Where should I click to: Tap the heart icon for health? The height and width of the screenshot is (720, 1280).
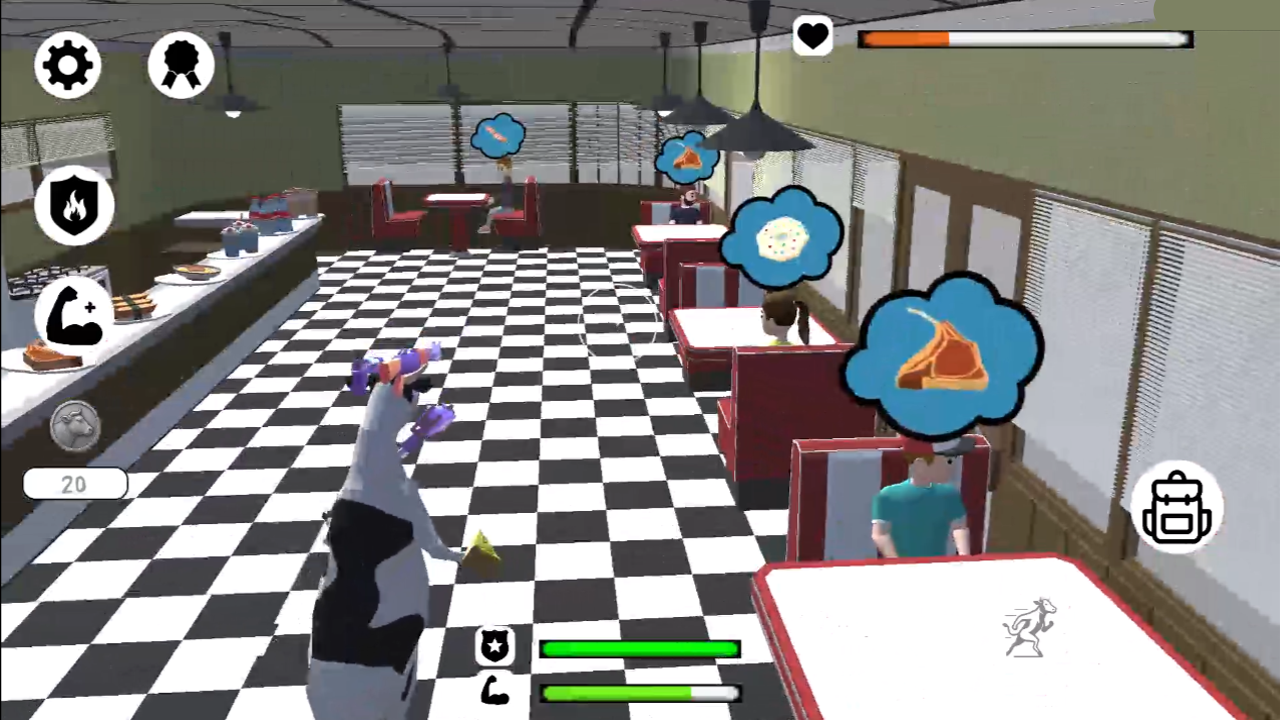(813, 37)
